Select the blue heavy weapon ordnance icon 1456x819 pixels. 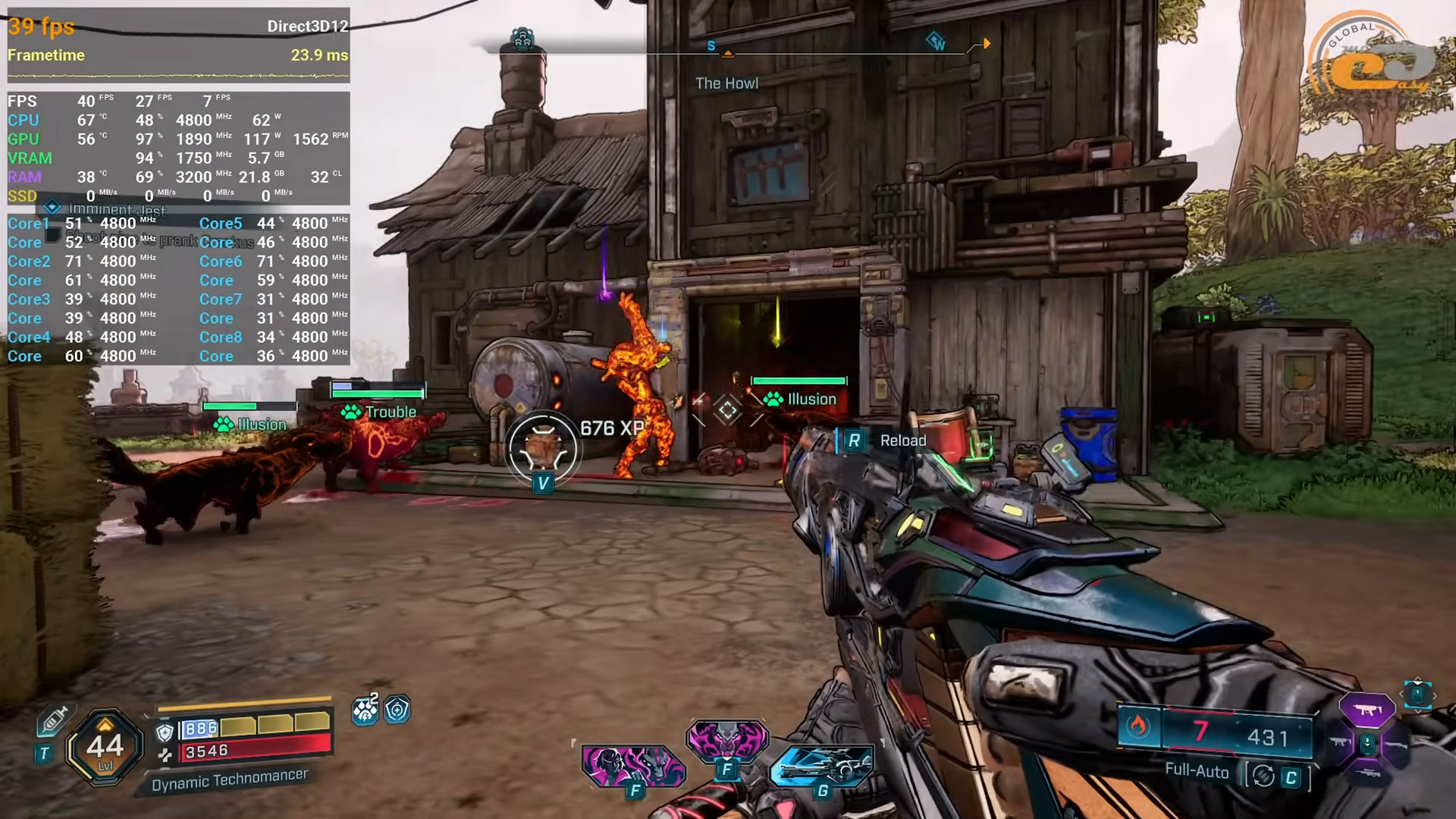coord(821,766)
